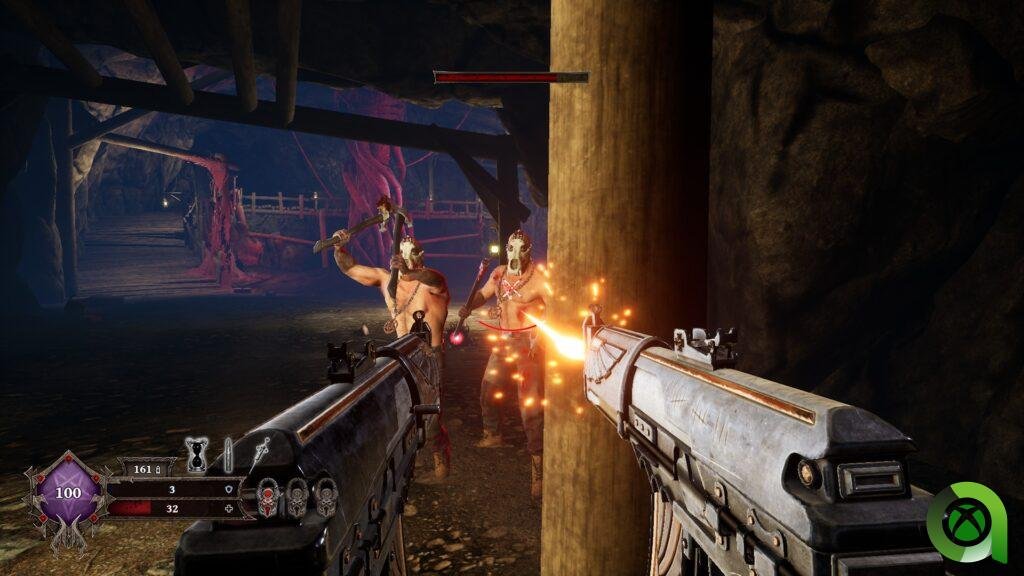Activate the dagger ability icon
The width and height of the screenshot is (1024, 576).
[262, 453]
